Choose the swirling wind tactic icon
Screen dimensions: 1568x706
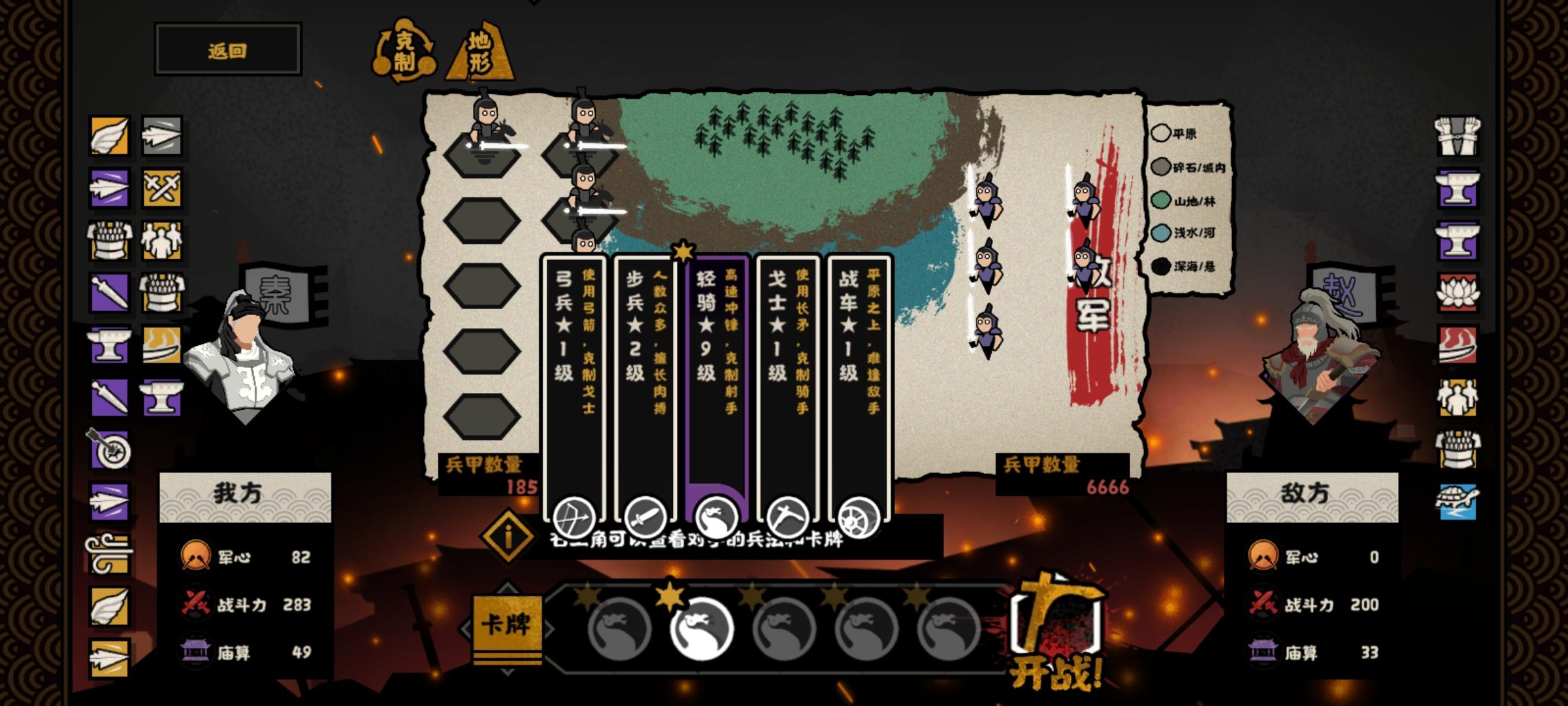pos(108,554)
